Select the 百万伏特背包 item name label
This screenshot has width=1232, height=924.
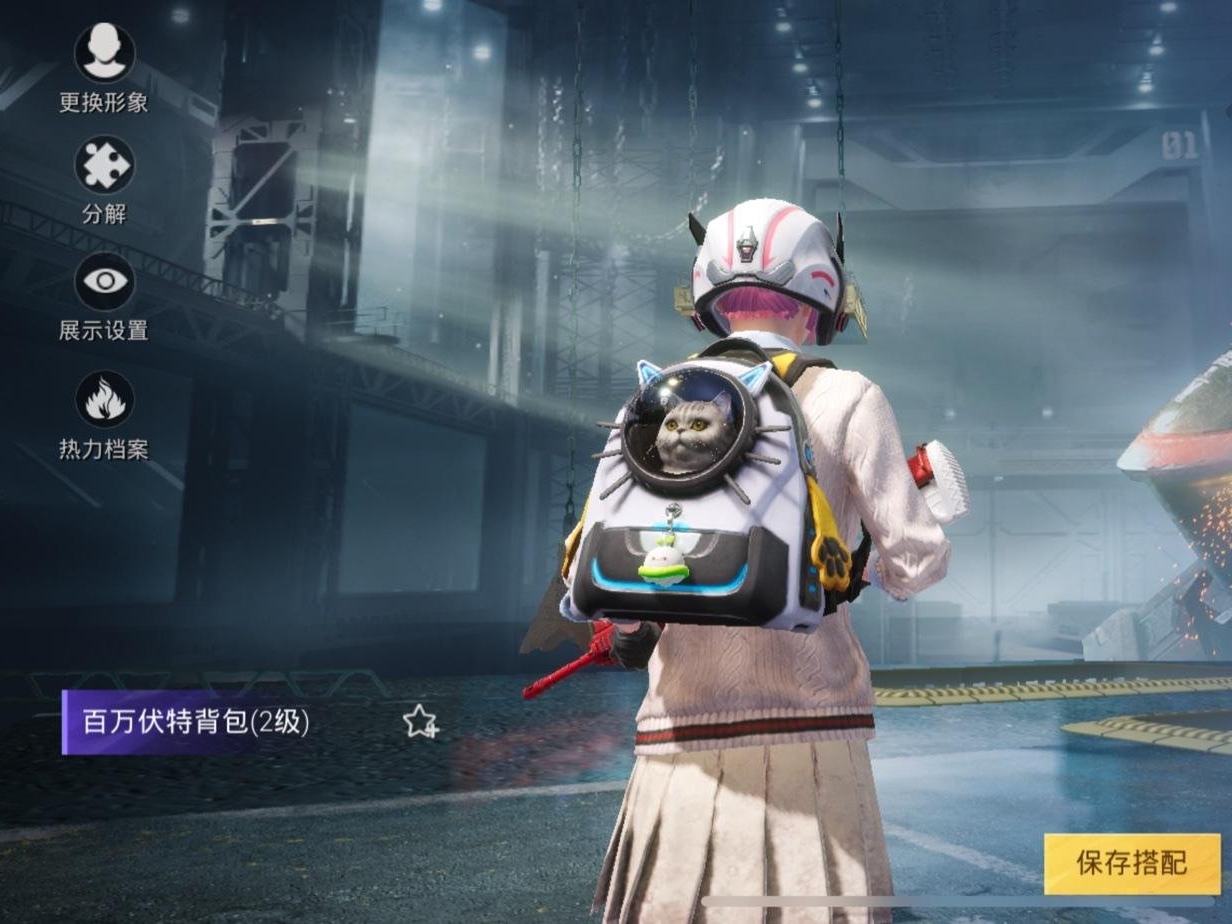[x=196, y=722]
